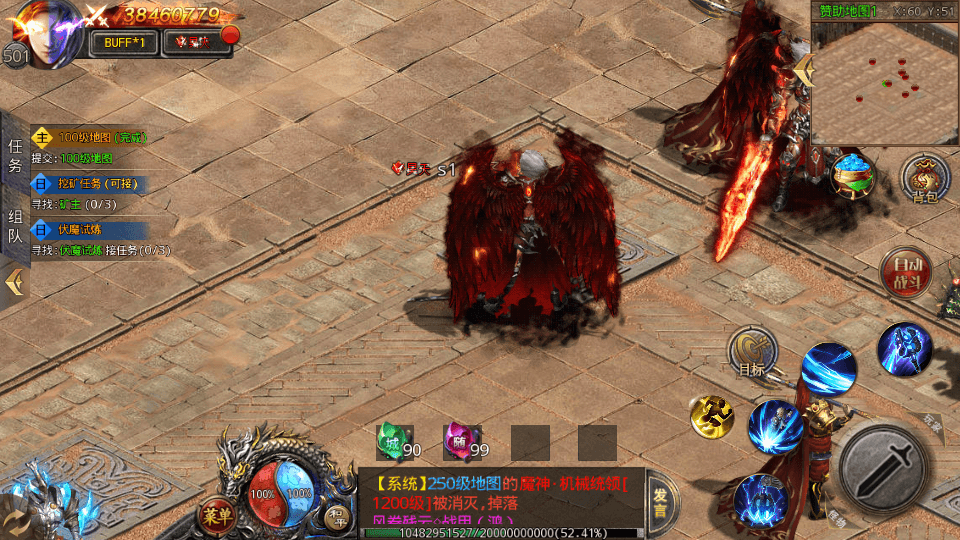Use the green 城 stone with 90 count
The image size is (960, 540).
click(391, 440)
